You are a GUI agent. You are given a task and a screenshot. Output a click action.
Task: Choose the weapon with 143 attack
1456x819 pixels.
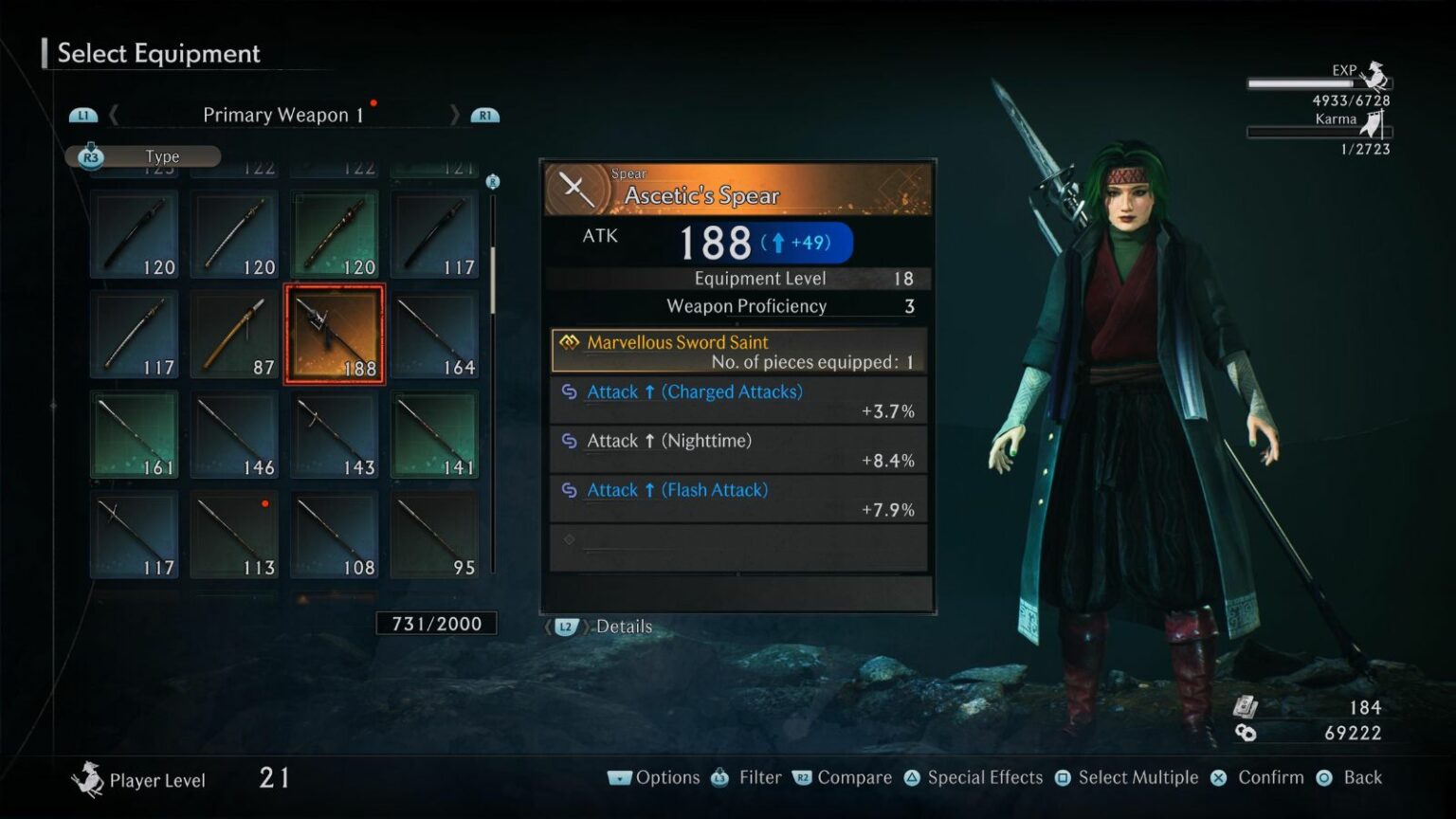[x=335, y=435]
